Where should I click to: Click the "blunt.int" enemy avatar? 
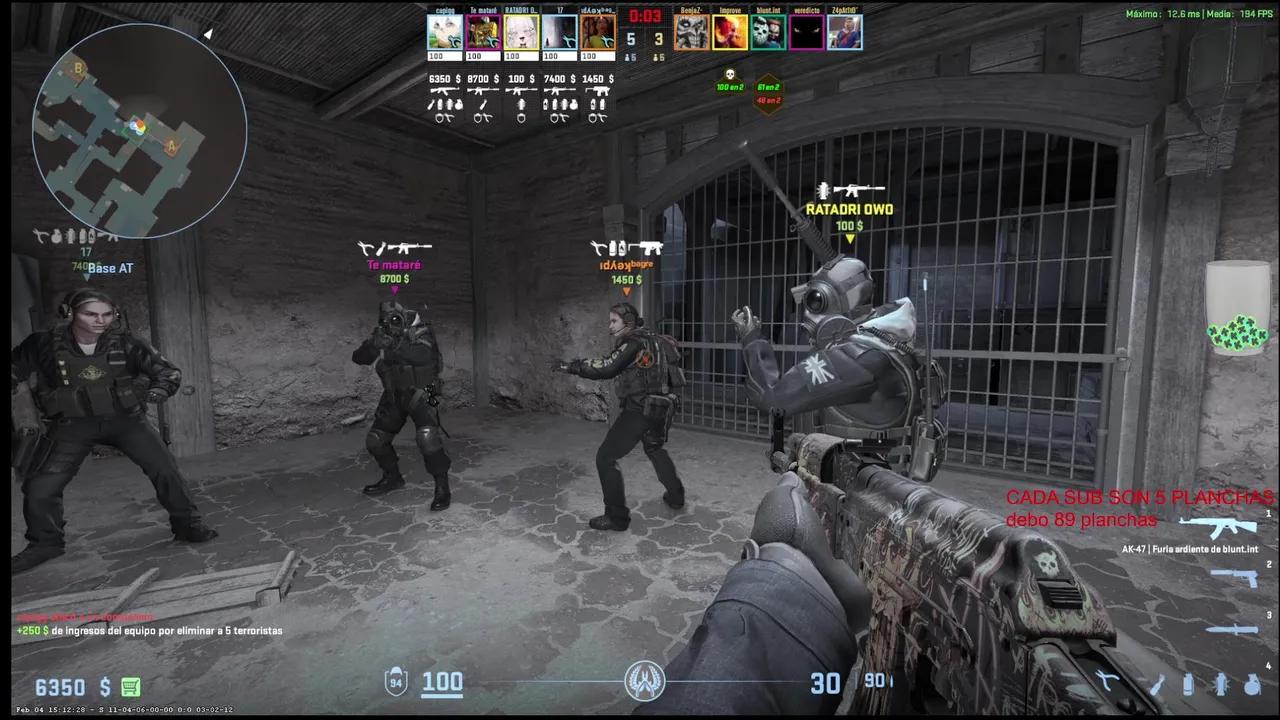(768, 32)
